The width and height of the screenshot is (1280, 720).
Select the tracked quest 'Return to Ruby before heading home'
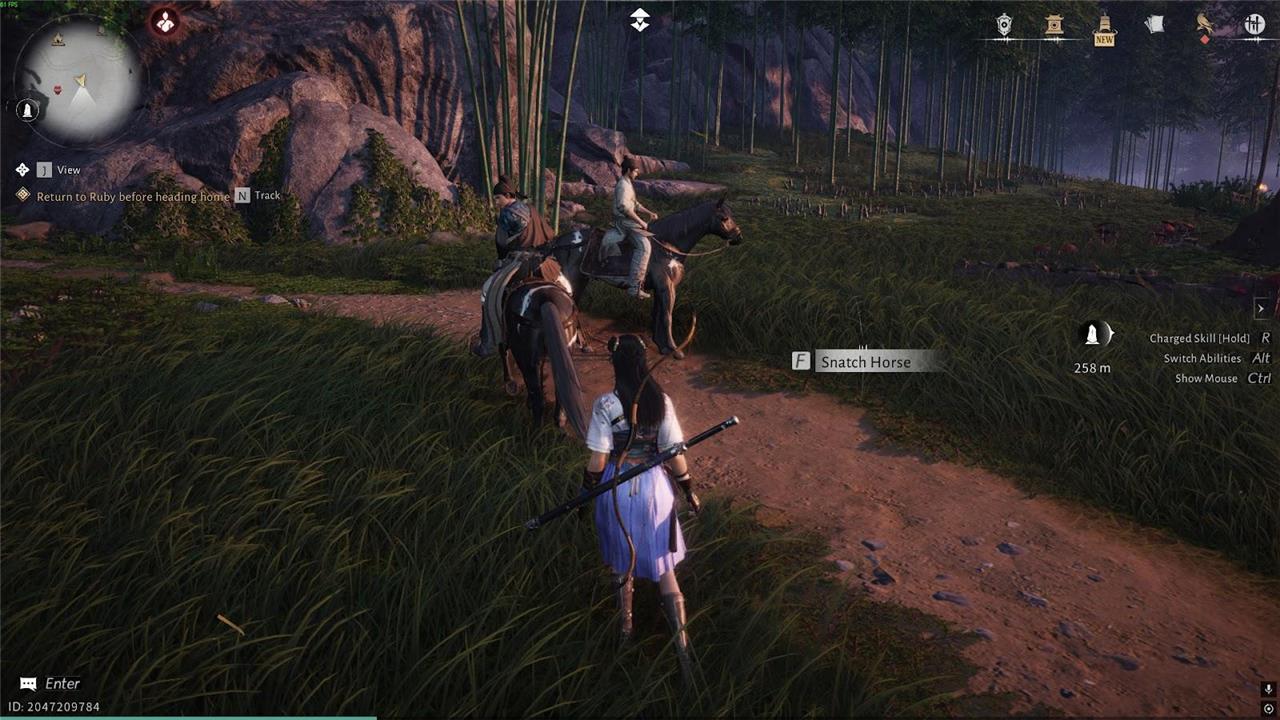[133, 197]
